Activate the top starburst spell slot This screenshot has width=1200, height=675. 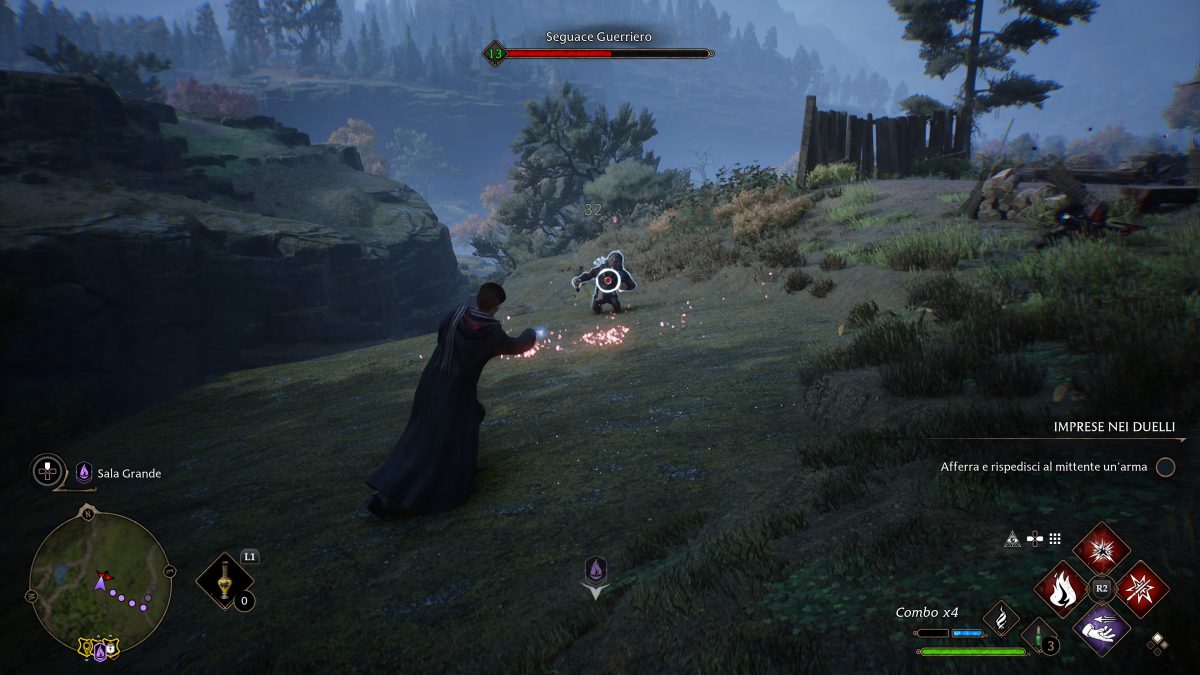(x=1101, y=548)
